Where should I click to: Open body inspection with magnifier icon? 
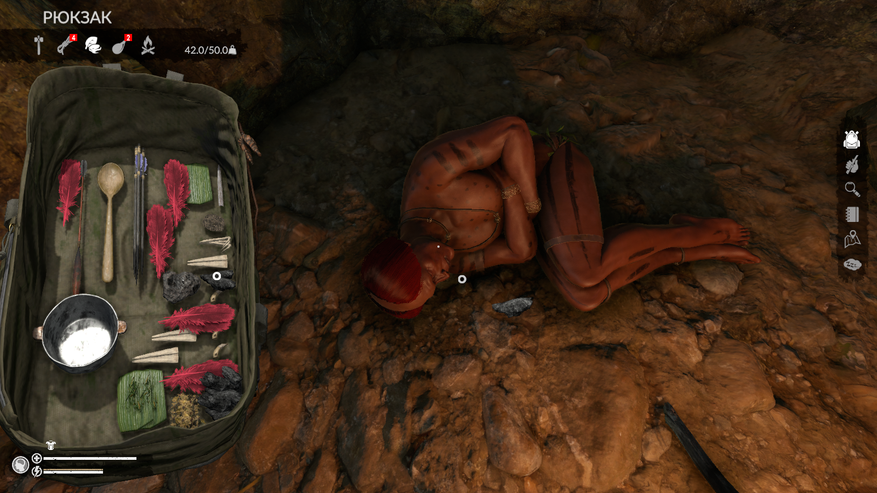click(852, 190)
